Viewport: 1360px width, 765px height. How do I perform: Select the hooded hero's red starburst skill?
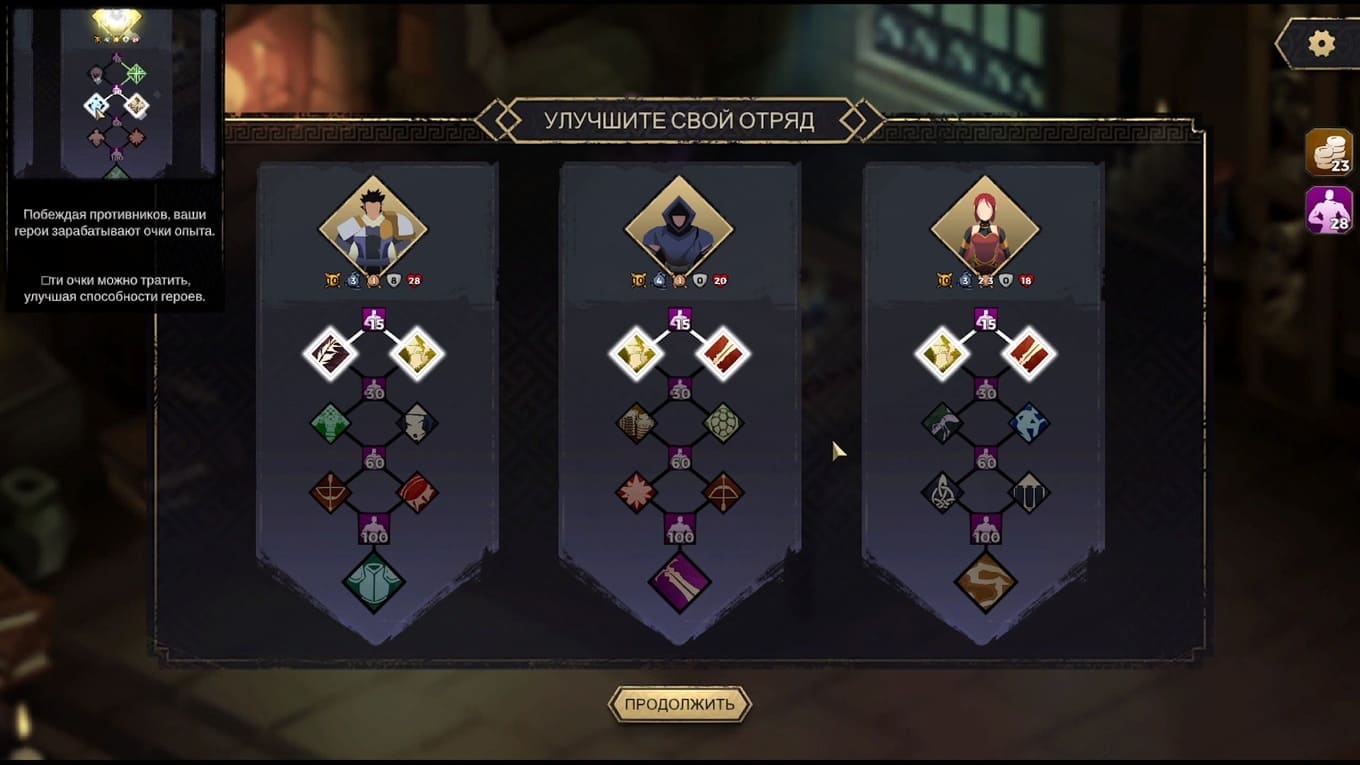point(636,492)
